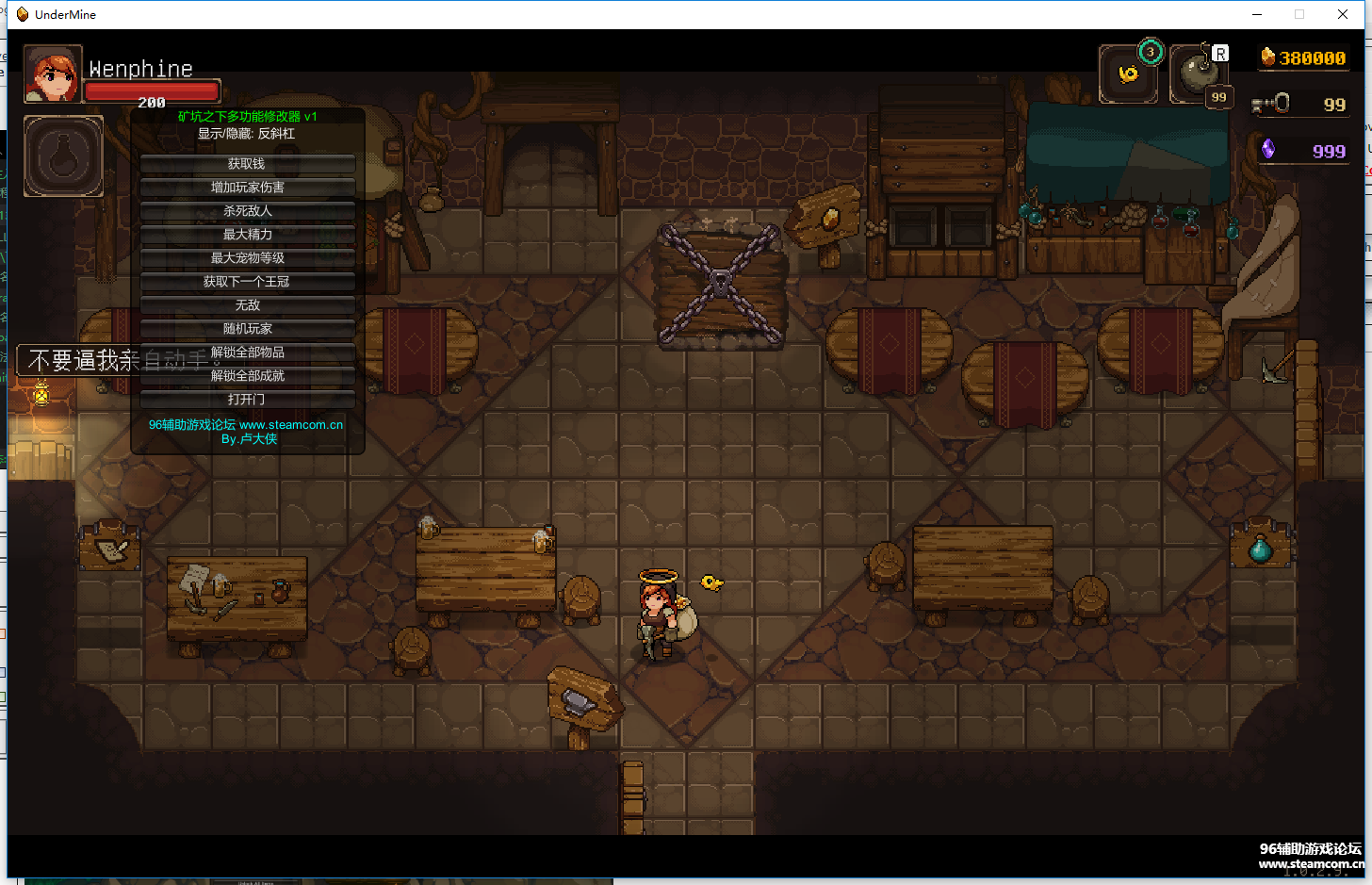
Task: Click 解锁全部物品 to unlock items
Action: 247,352
